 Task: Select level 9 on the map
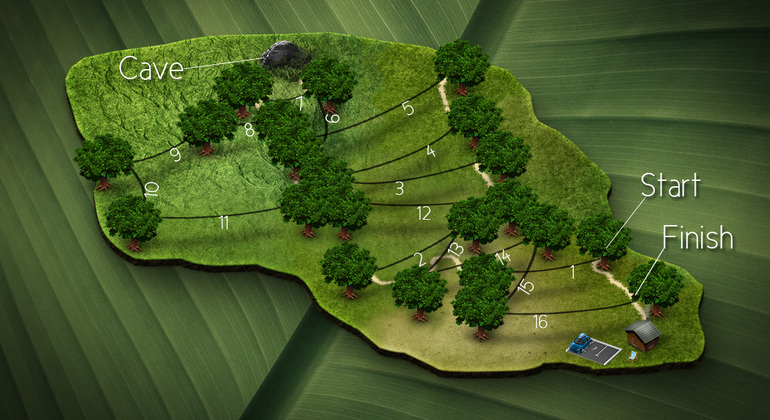click(175, 154)
